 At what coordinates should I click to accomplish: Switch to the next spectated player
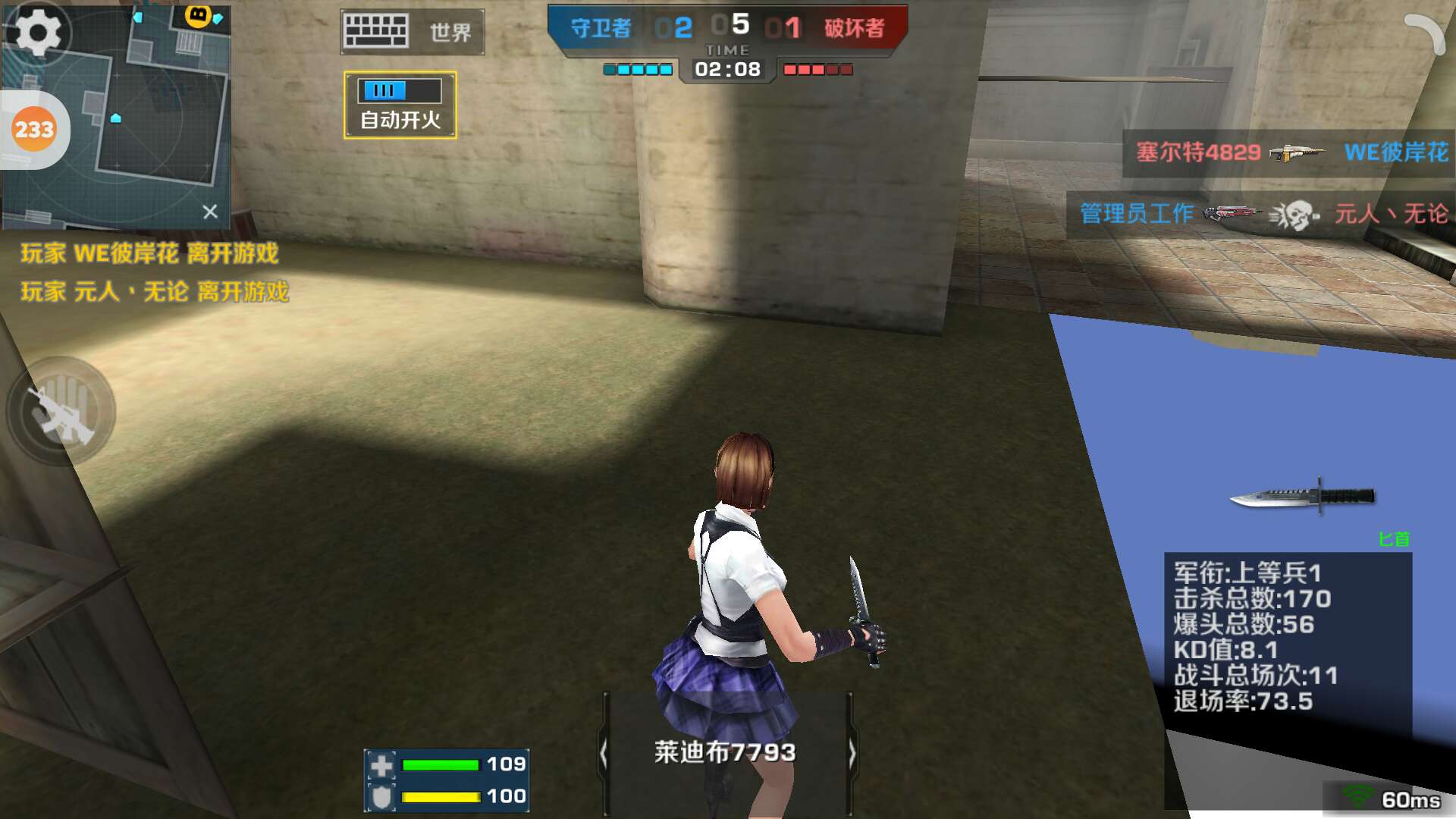[851, 754]
